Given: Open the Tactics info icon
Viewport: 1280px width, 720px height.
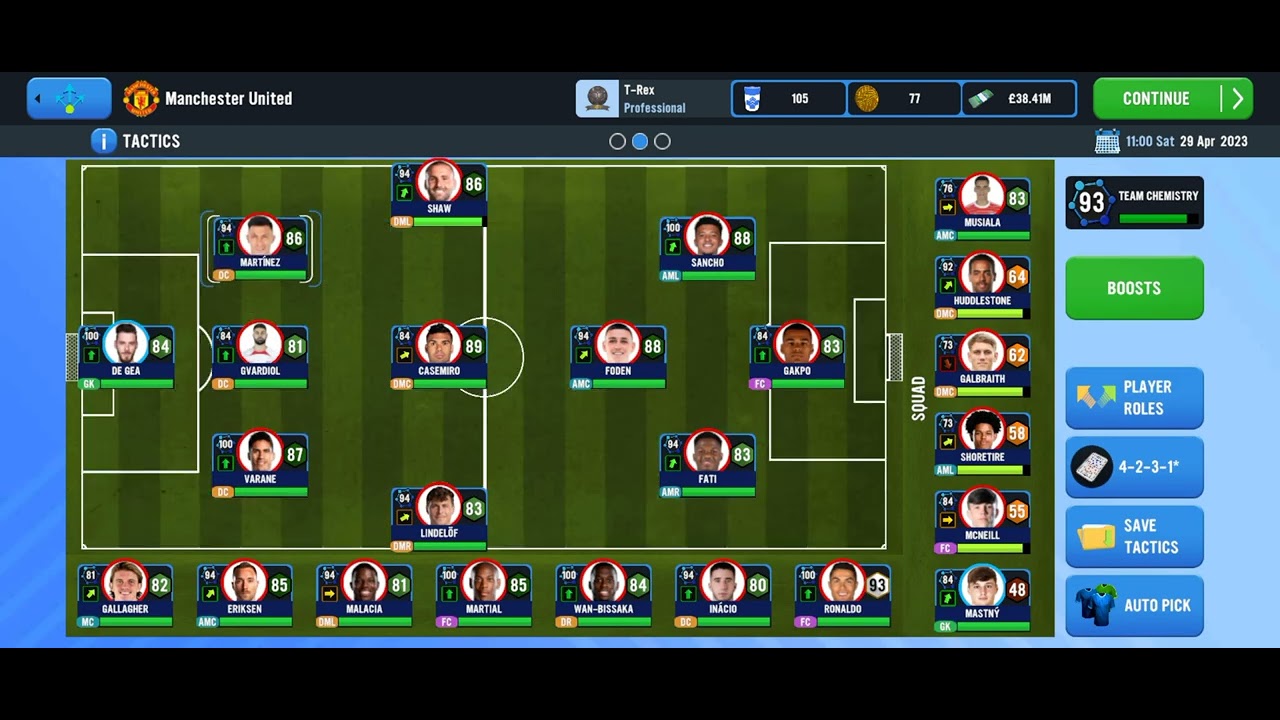Looking at the screenshot, I should (x=103, y=141).
